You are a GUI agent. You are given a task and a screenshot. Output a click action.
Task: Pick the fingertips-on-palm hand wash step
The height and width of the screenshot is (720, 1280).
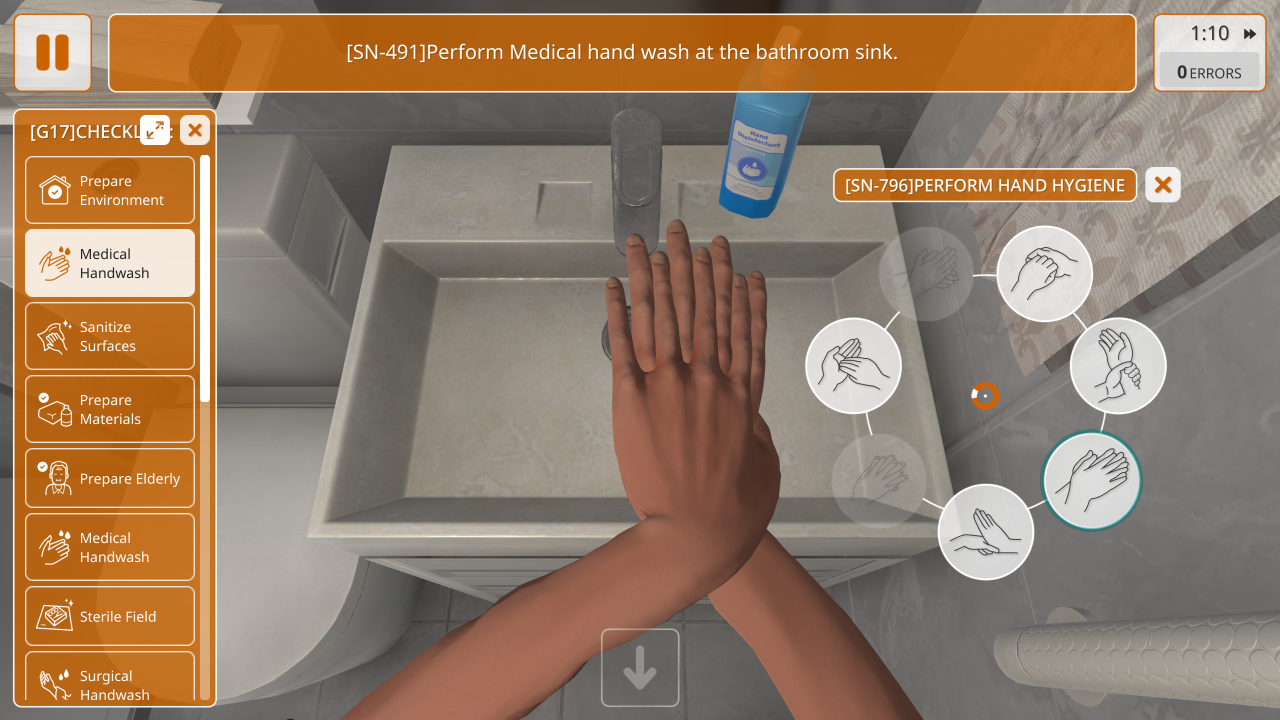click(985, 531)
